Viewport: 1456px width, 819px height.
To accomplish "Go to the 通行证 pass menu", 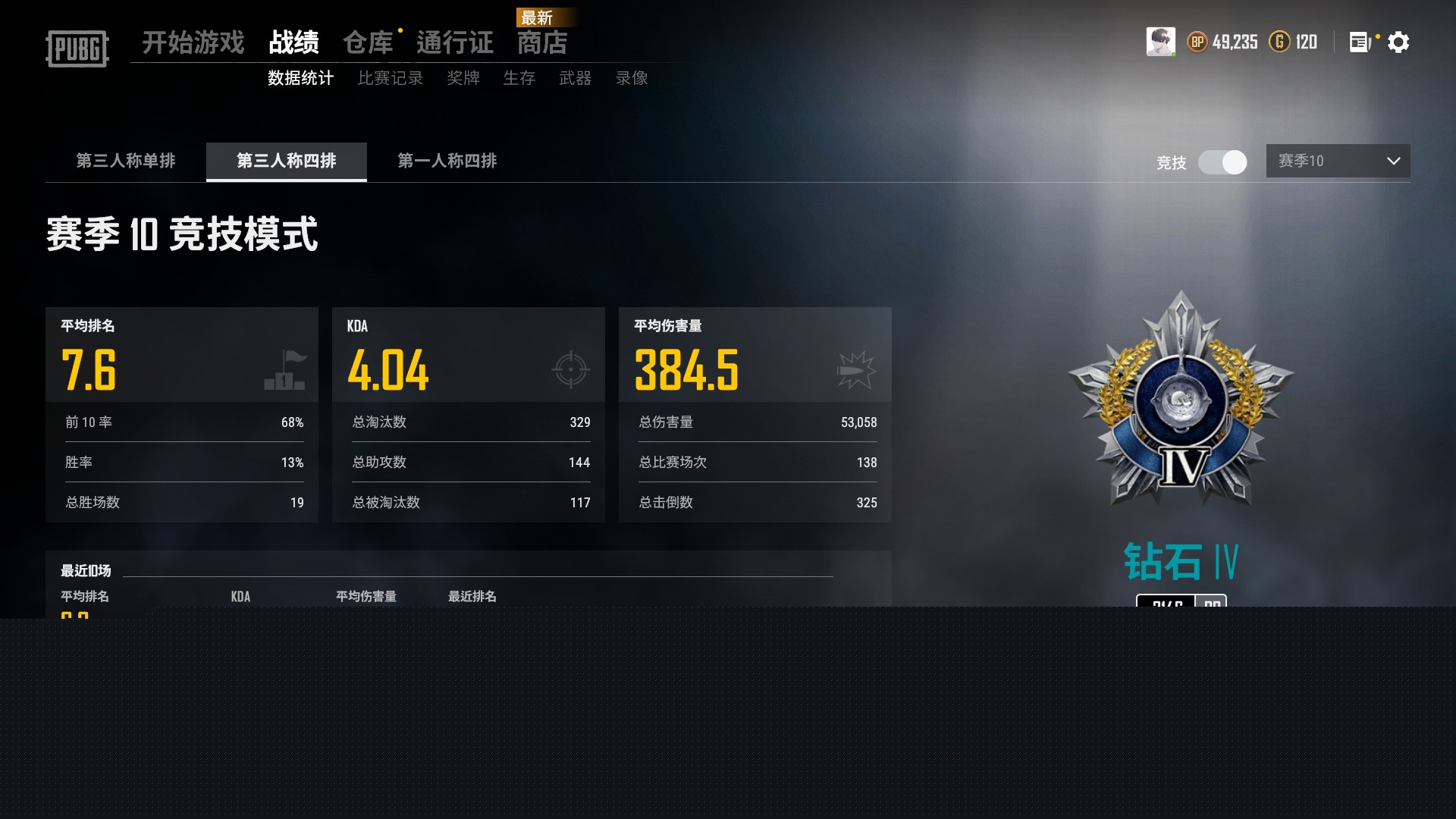I will [454, 42].
